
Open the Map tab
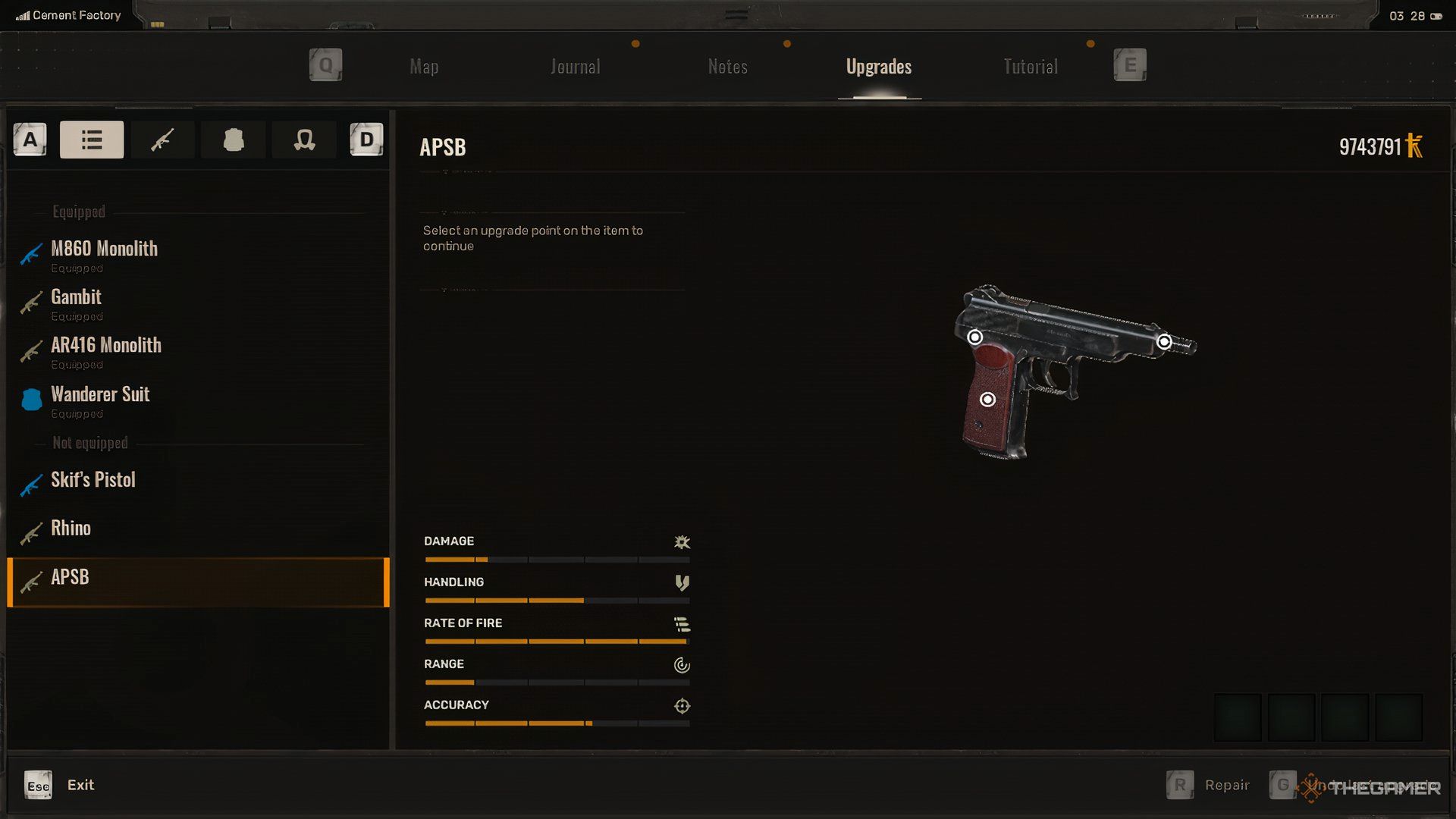tap(424, 67)
